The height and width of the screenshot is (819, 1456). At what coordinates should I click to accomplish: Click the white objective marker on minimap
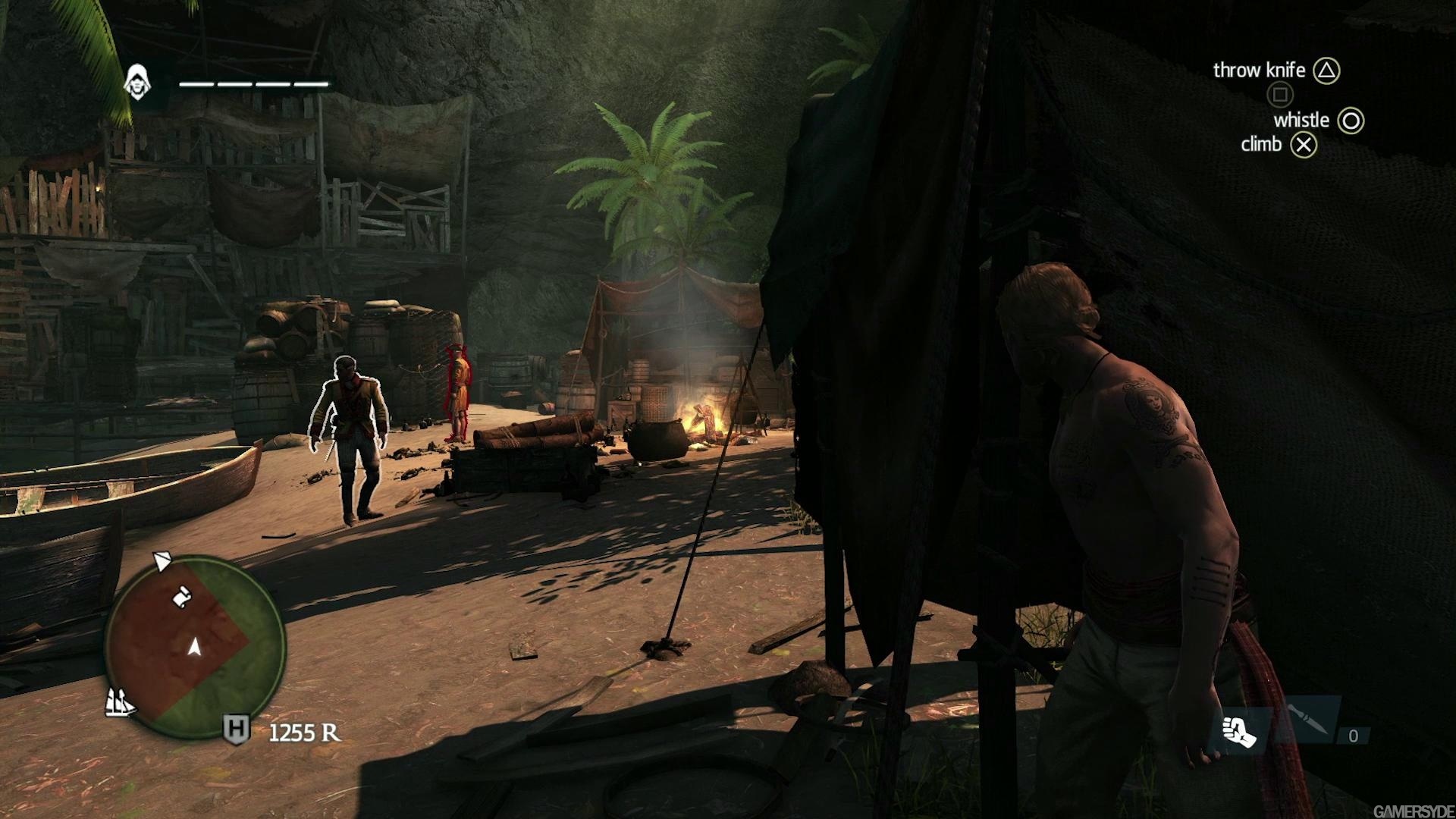pos(182,596)
